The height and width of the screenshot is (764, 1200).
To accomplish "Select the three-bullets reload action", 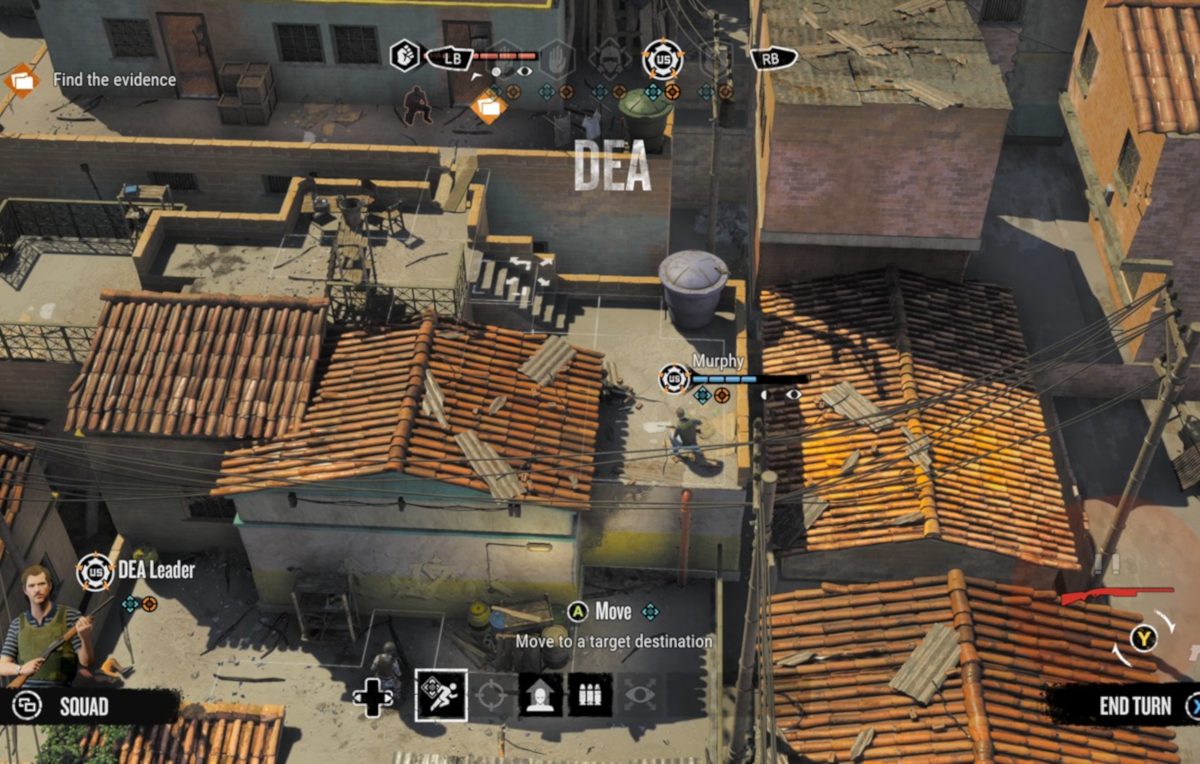I will point(590,695).
